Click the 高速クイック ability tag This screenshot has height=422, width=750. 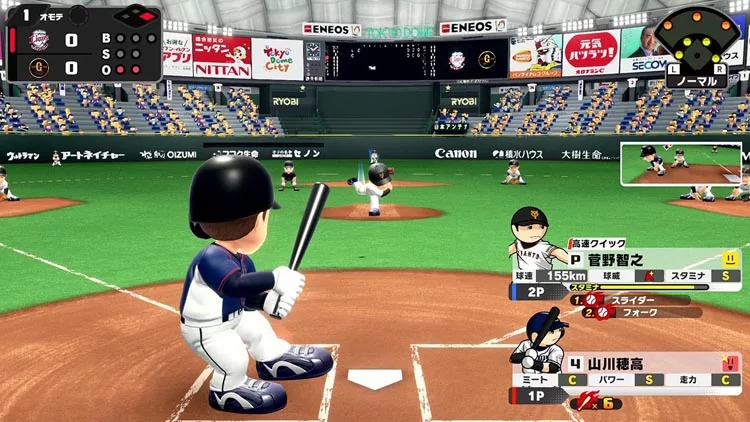pyautogui.click(x=598, y=243)
